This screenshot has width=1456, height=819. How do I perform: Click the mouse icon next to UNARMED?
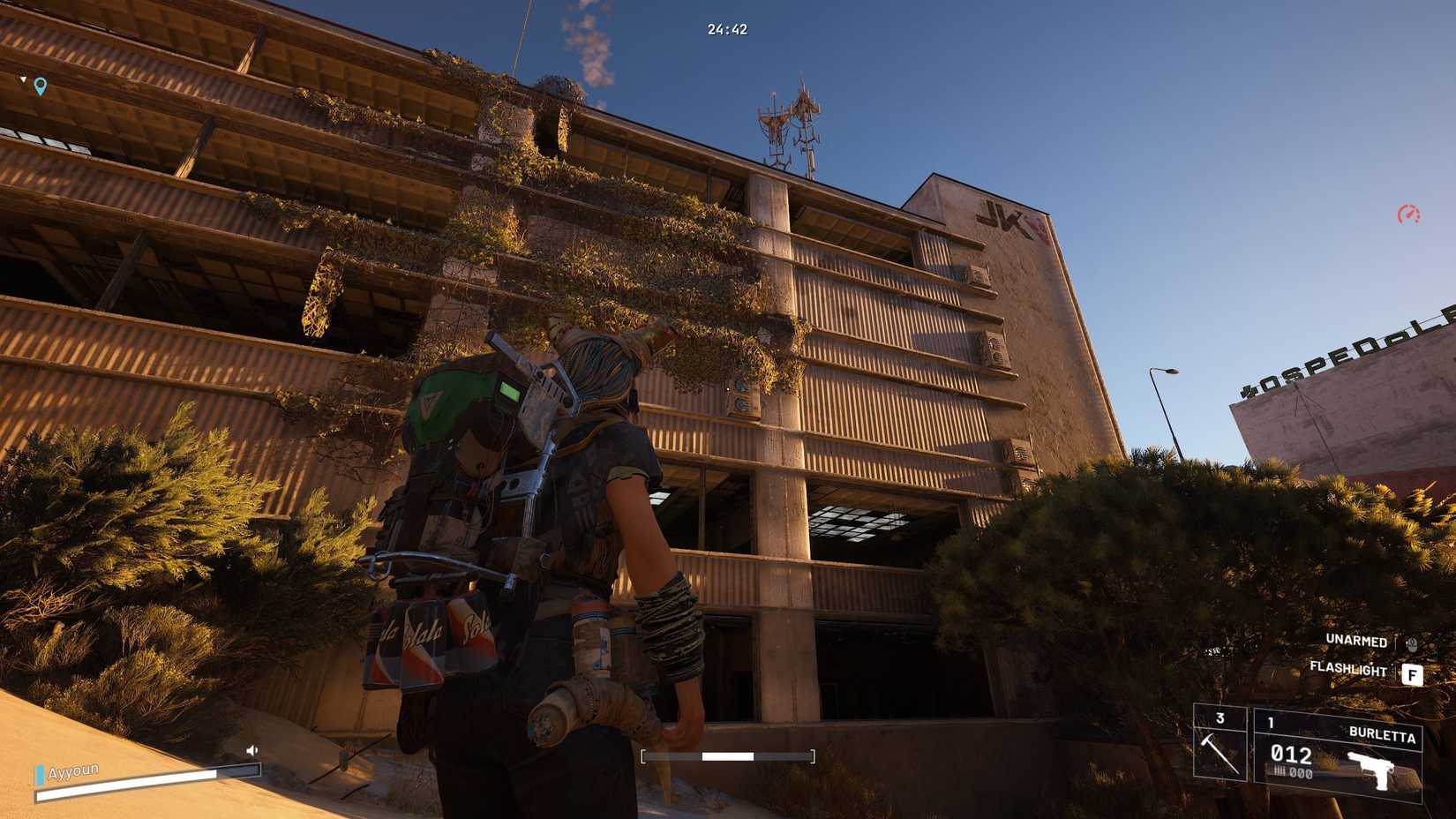coord(1412,642)
